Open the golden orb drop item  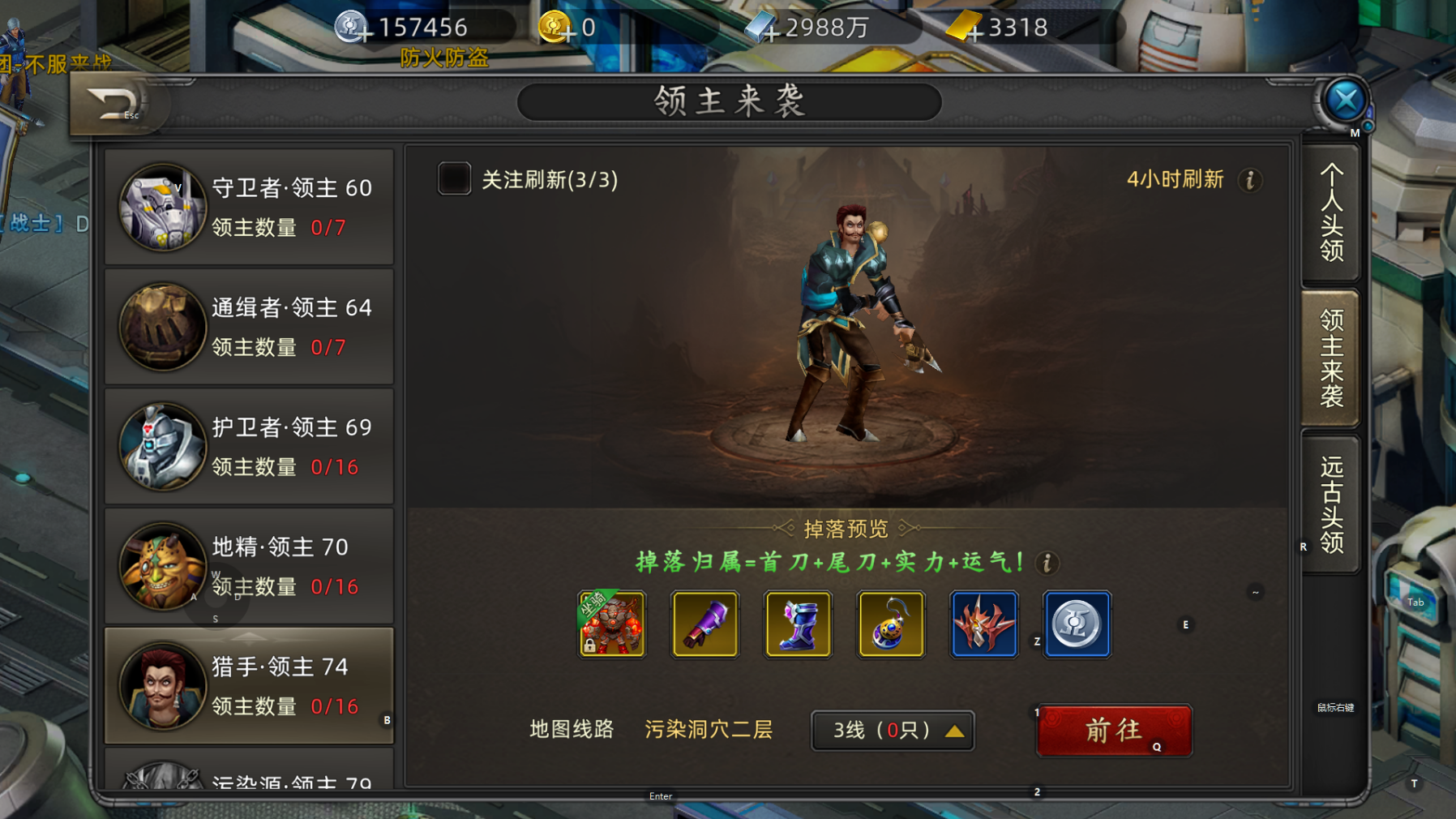(890, 624)
